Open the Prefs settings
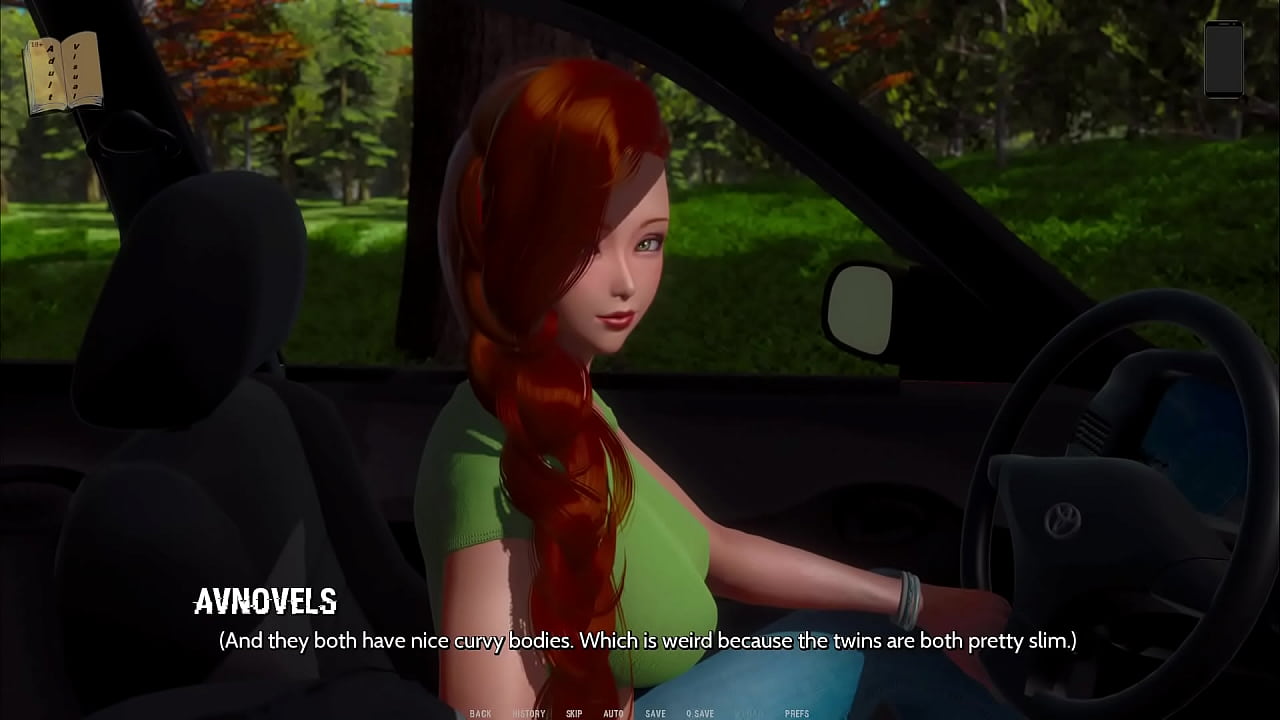1280x720 pixels. tap(797, 713)
